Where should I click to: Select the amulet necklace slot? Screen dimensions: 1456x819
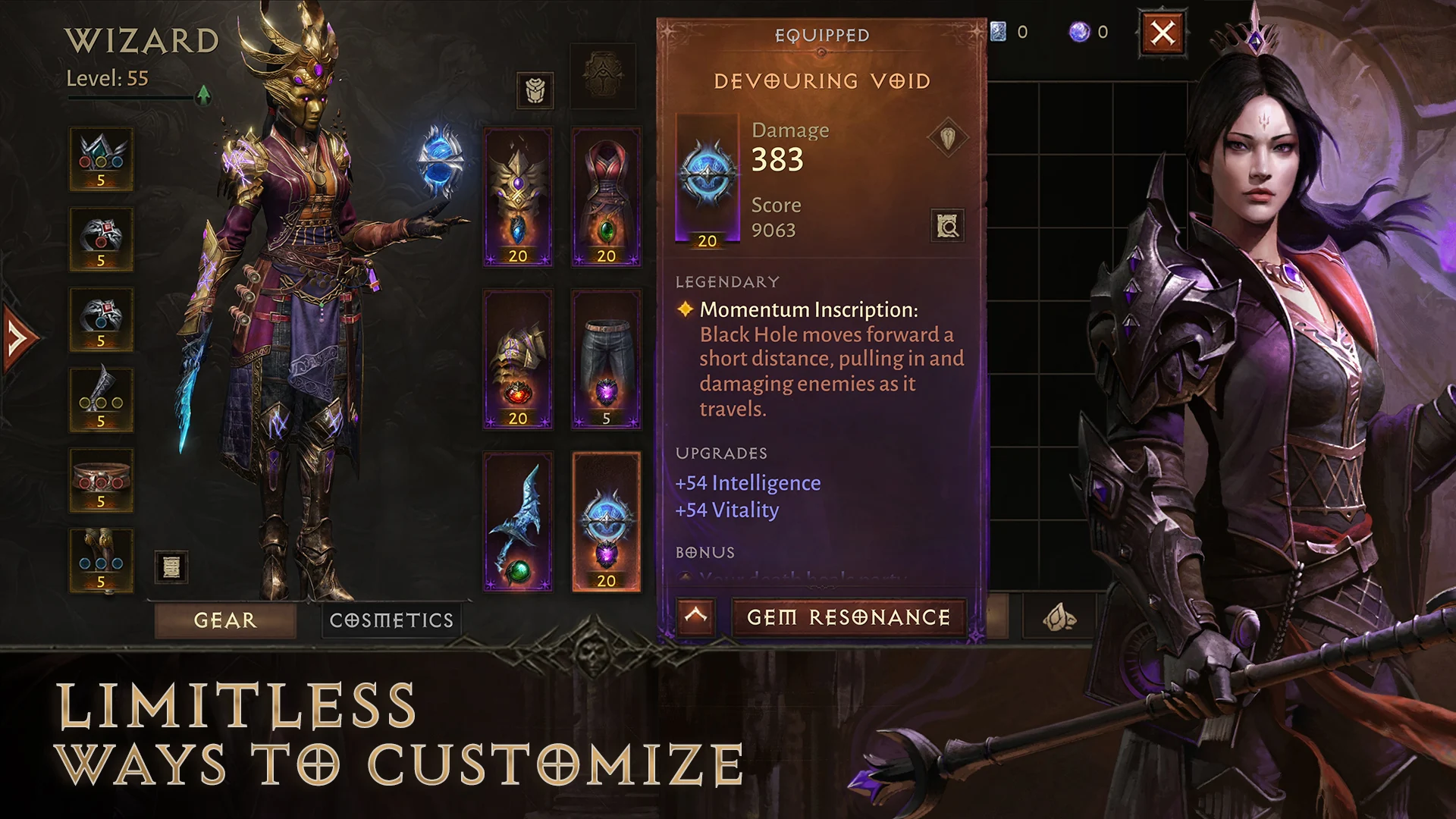point(101,159)
